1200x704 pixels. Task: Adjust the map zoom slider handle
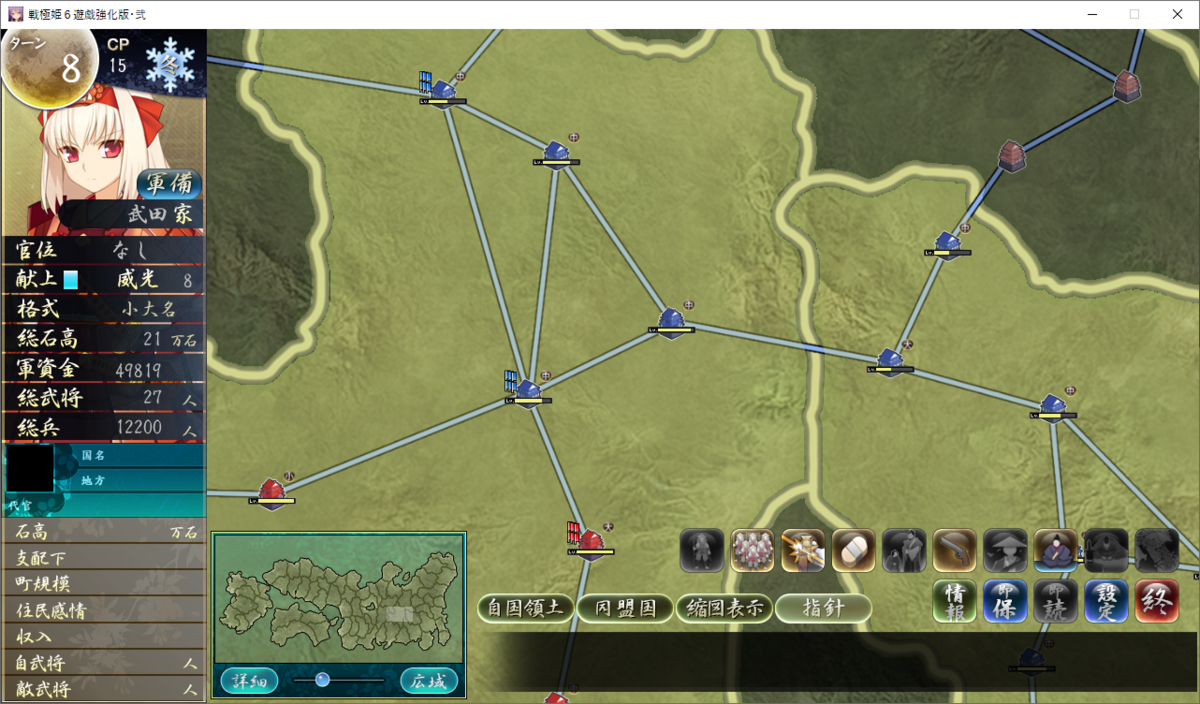tap(322, 680)
